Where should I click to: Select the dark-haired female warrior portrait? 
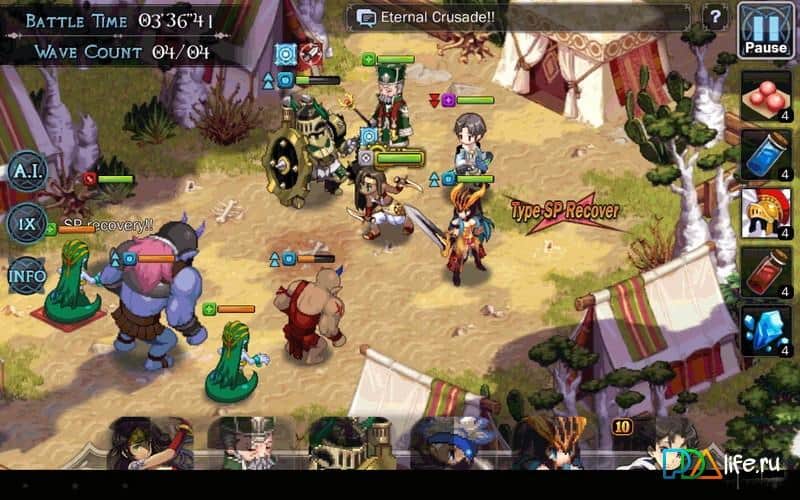click(x=150, y=443)
